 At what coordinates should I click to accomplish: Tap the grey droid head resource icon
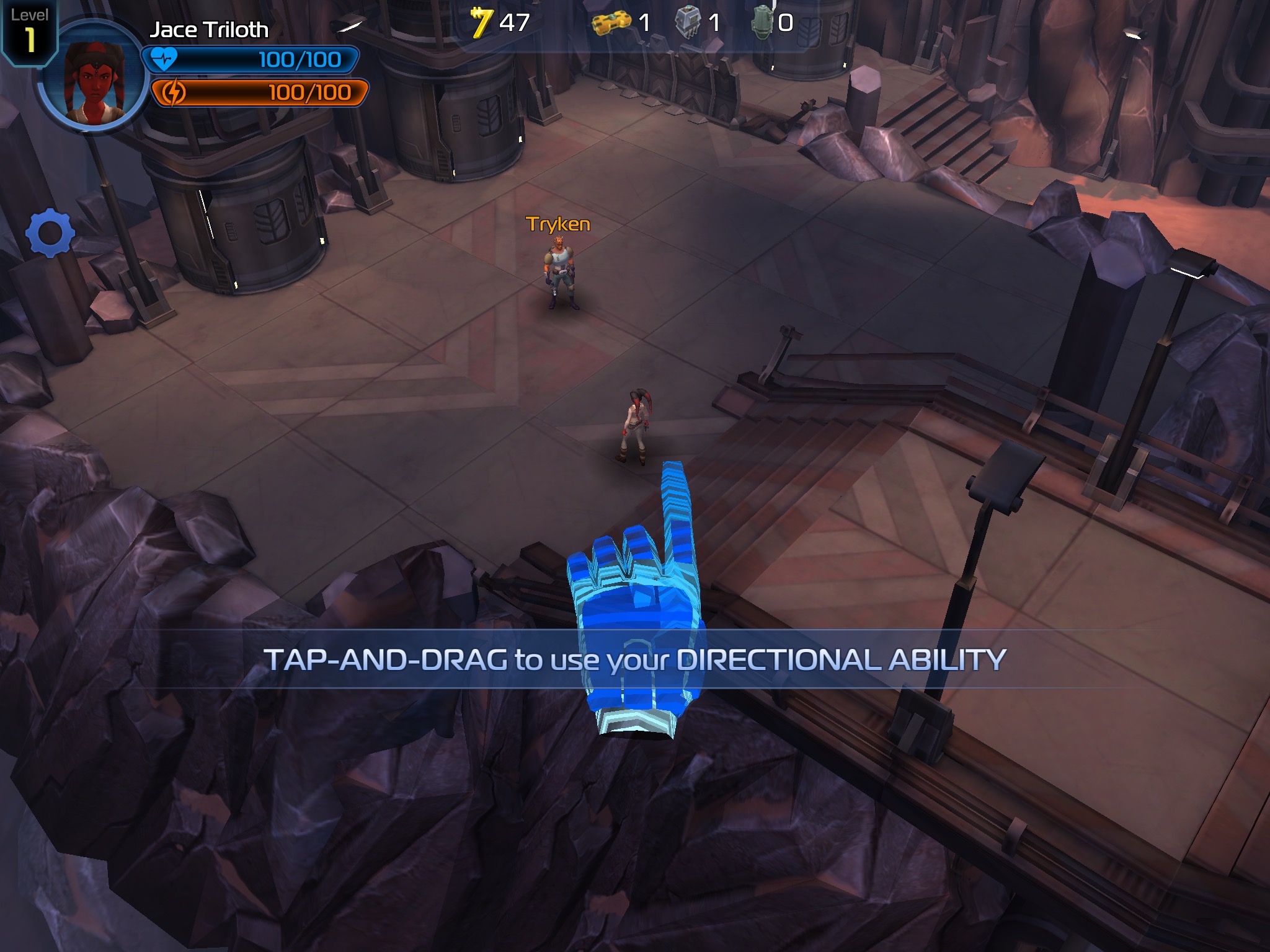click(688, 23)
